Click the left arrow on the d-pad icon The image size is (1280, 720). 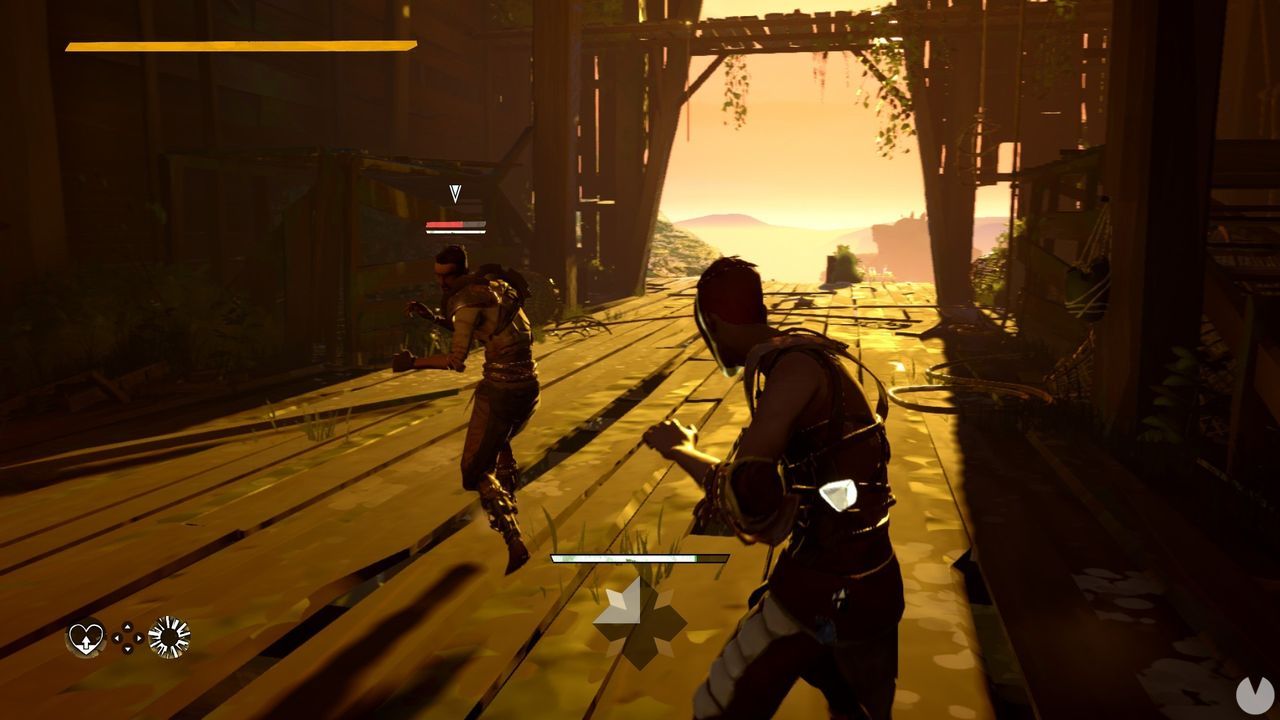click(x=117, y=638)
